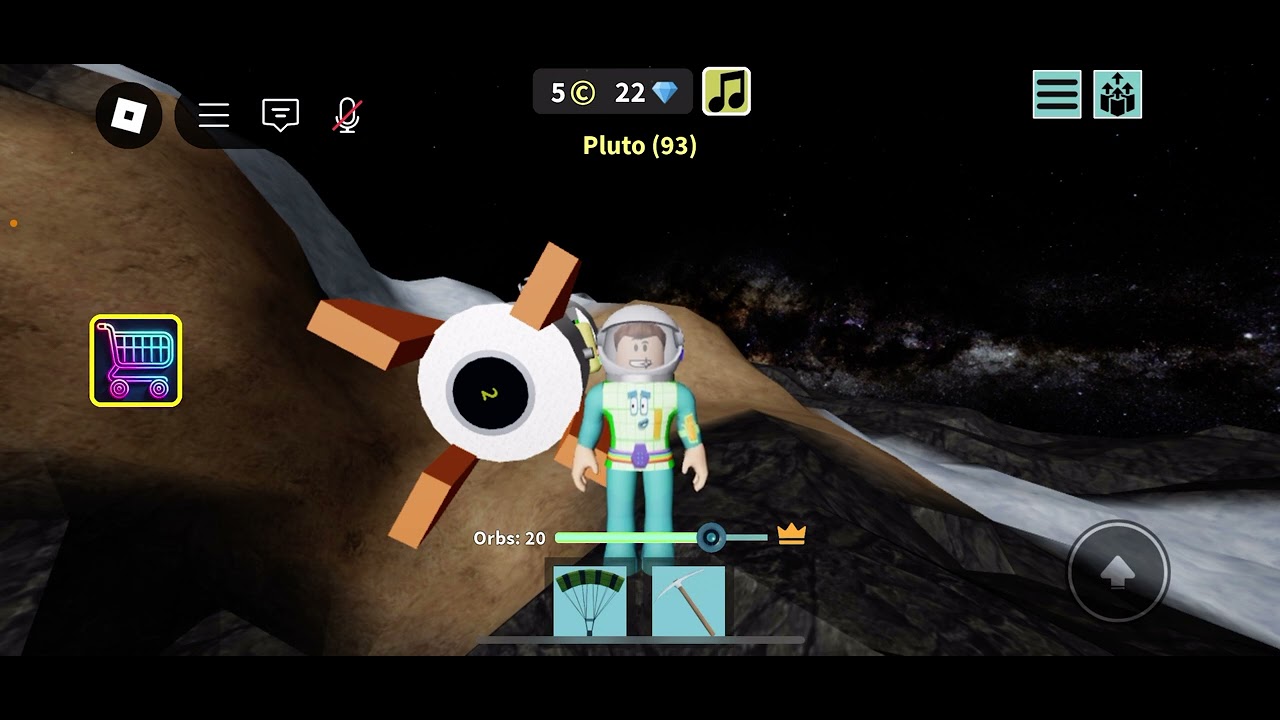Click the cube with arrows button

[x=1117, y=95]
